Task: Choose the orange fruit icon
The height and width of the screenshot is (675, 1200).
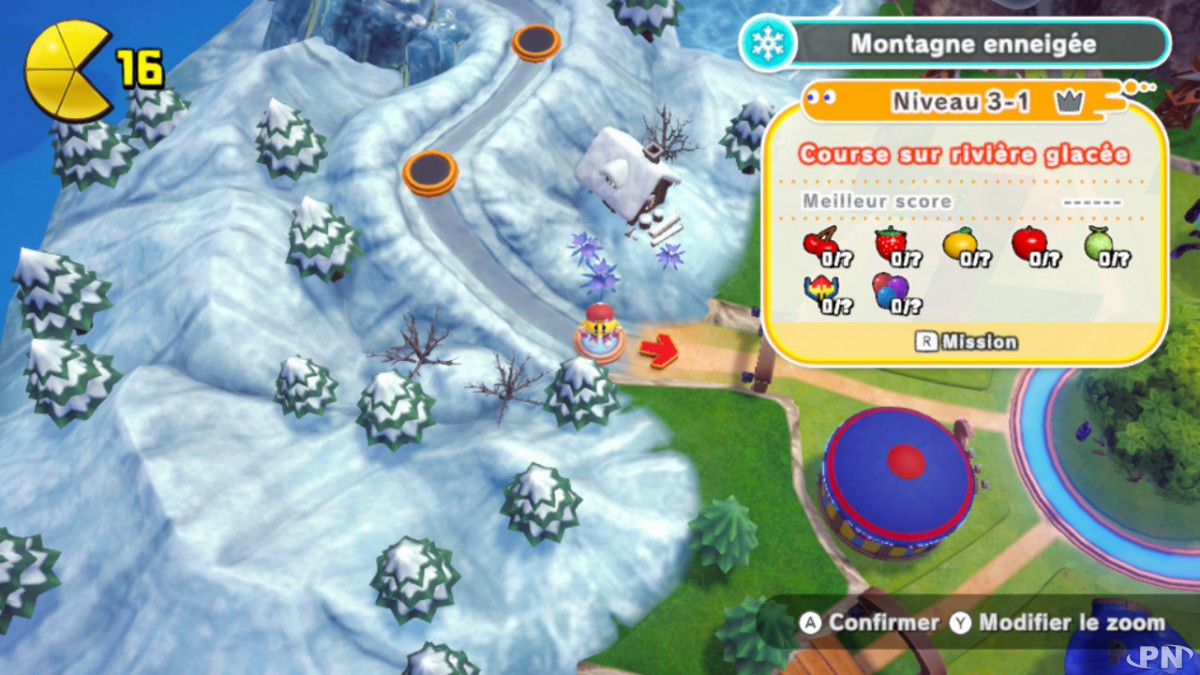Action: click(x=959, y=244)
